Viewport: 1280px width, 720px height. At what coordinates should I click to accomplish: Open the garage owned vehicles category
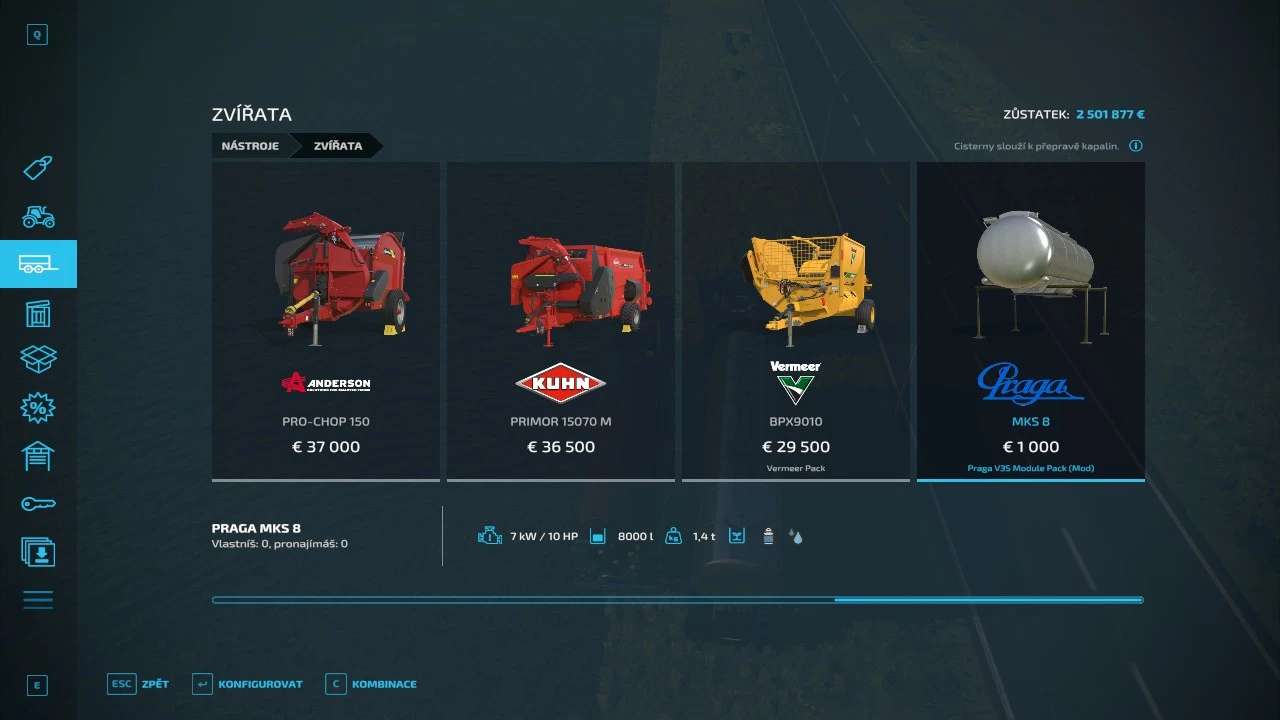[38, 456]
